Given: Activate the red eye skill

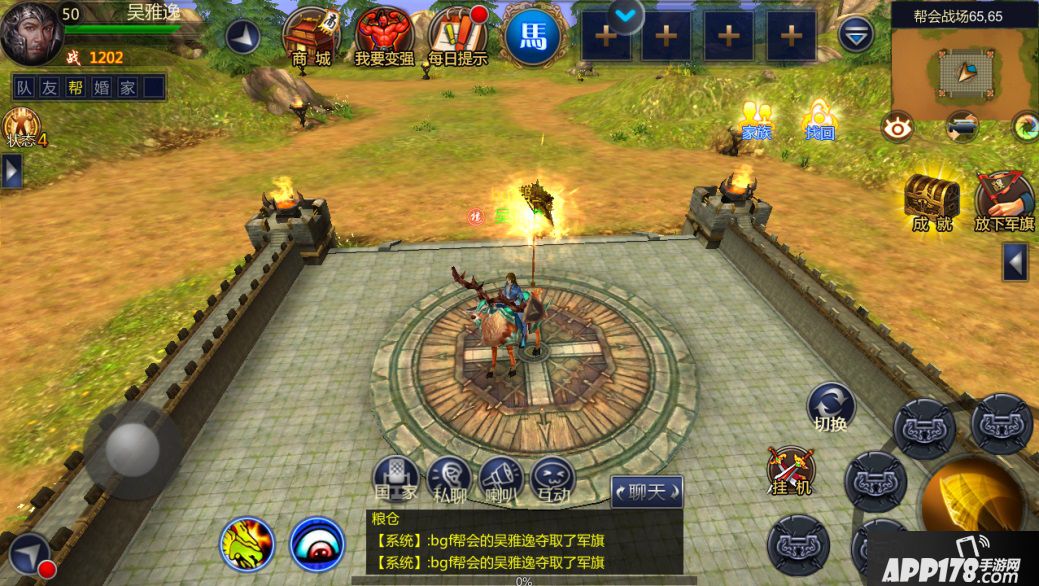Looking at the screenshot, I should pos(317,544).
